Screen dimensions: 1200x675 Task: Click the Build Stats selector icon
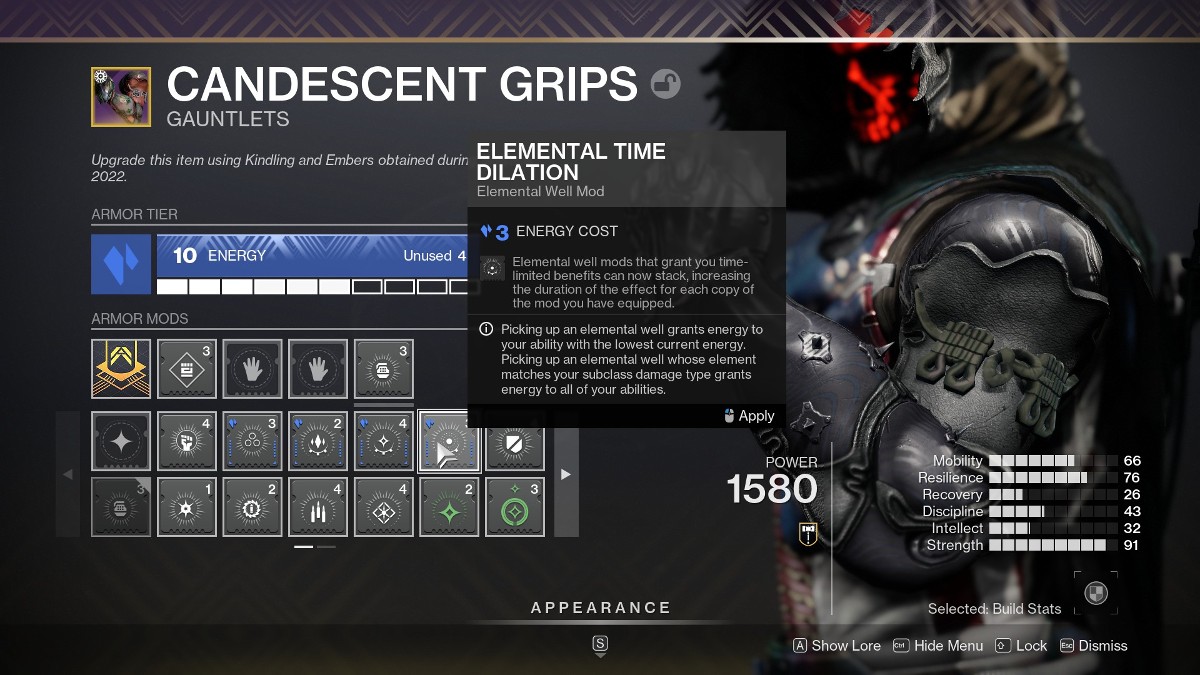pyautogui.click(x=1096, y=592)
